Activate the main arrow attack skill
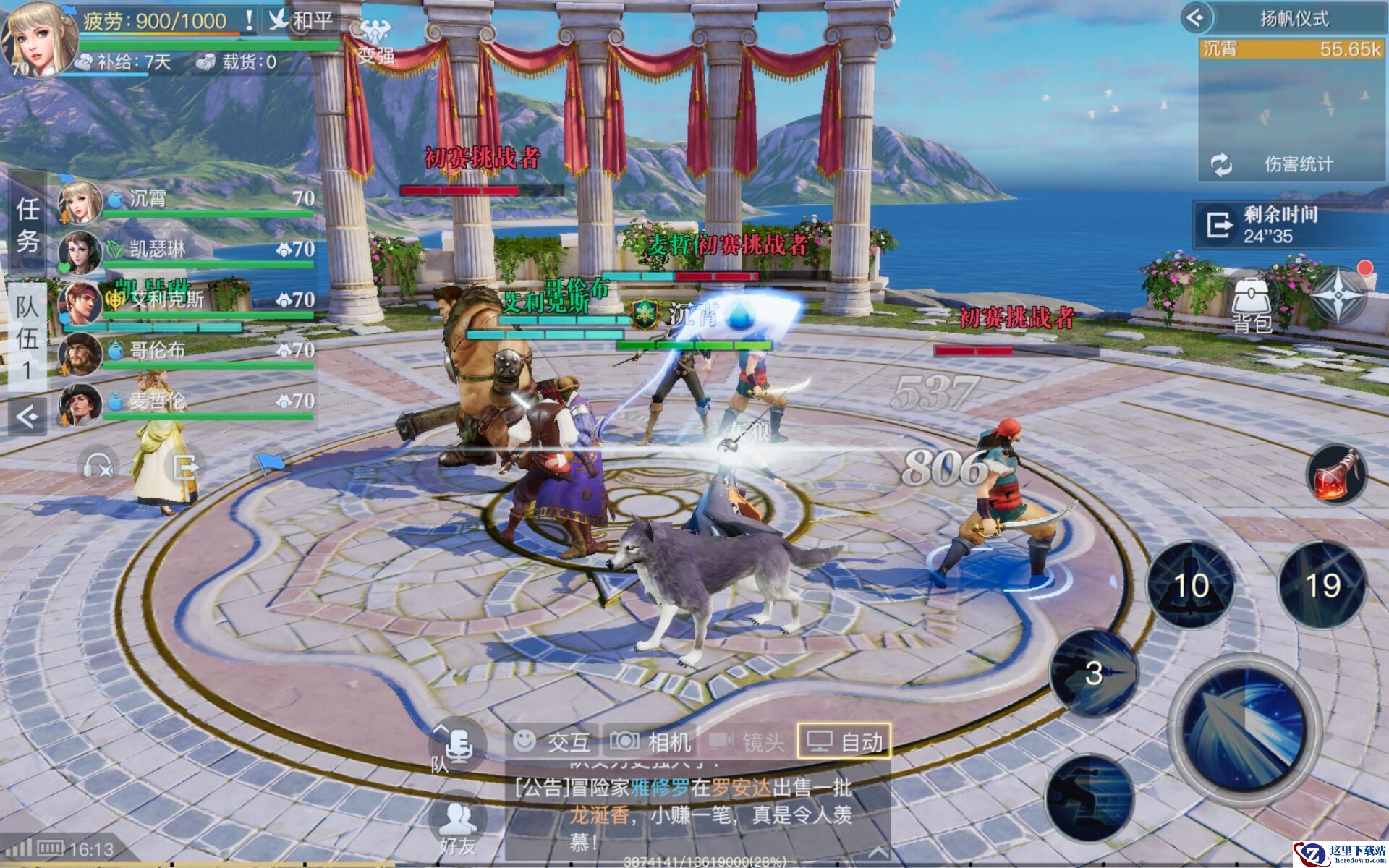The height and width of the screenshot is (868, 1389). pyautogui.click(x=1244, y=731)
